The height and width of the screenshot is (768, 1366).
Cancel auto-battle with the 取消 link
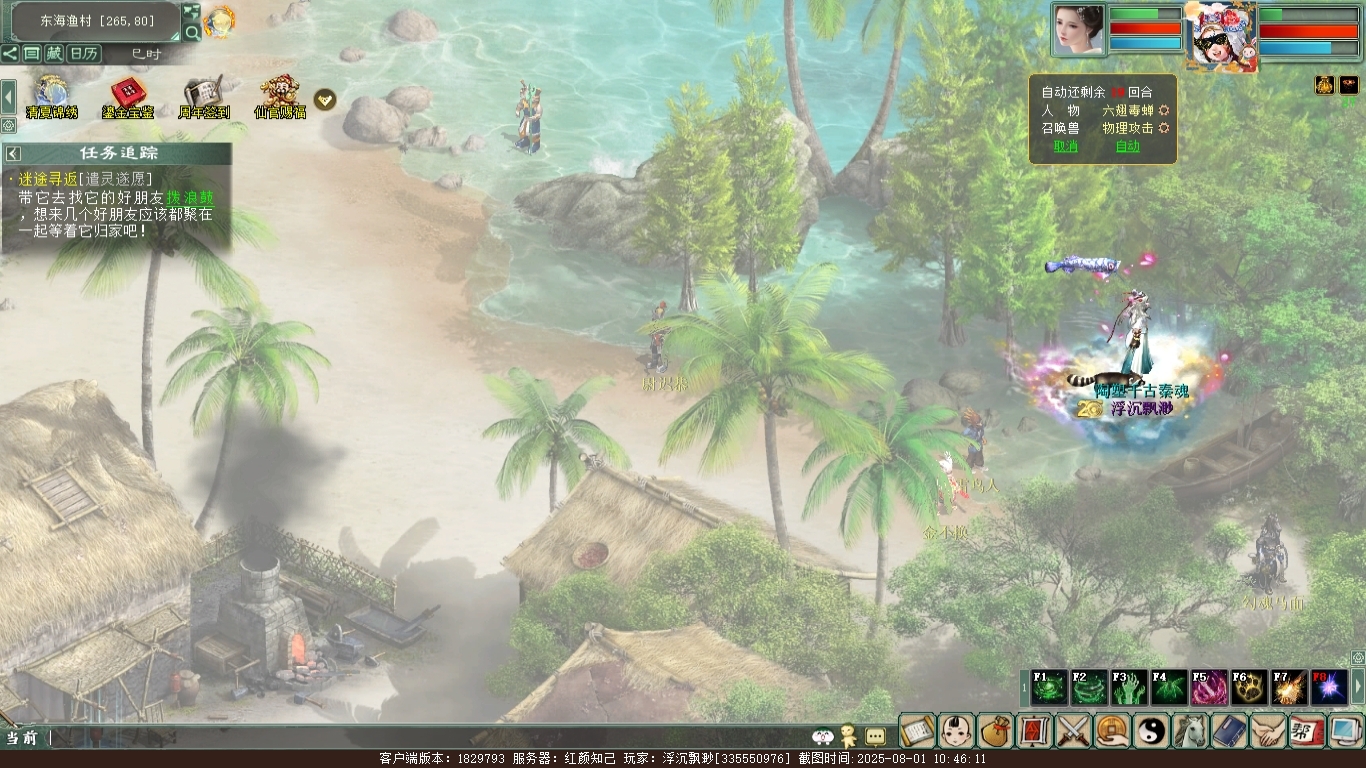coord(1065,146)
